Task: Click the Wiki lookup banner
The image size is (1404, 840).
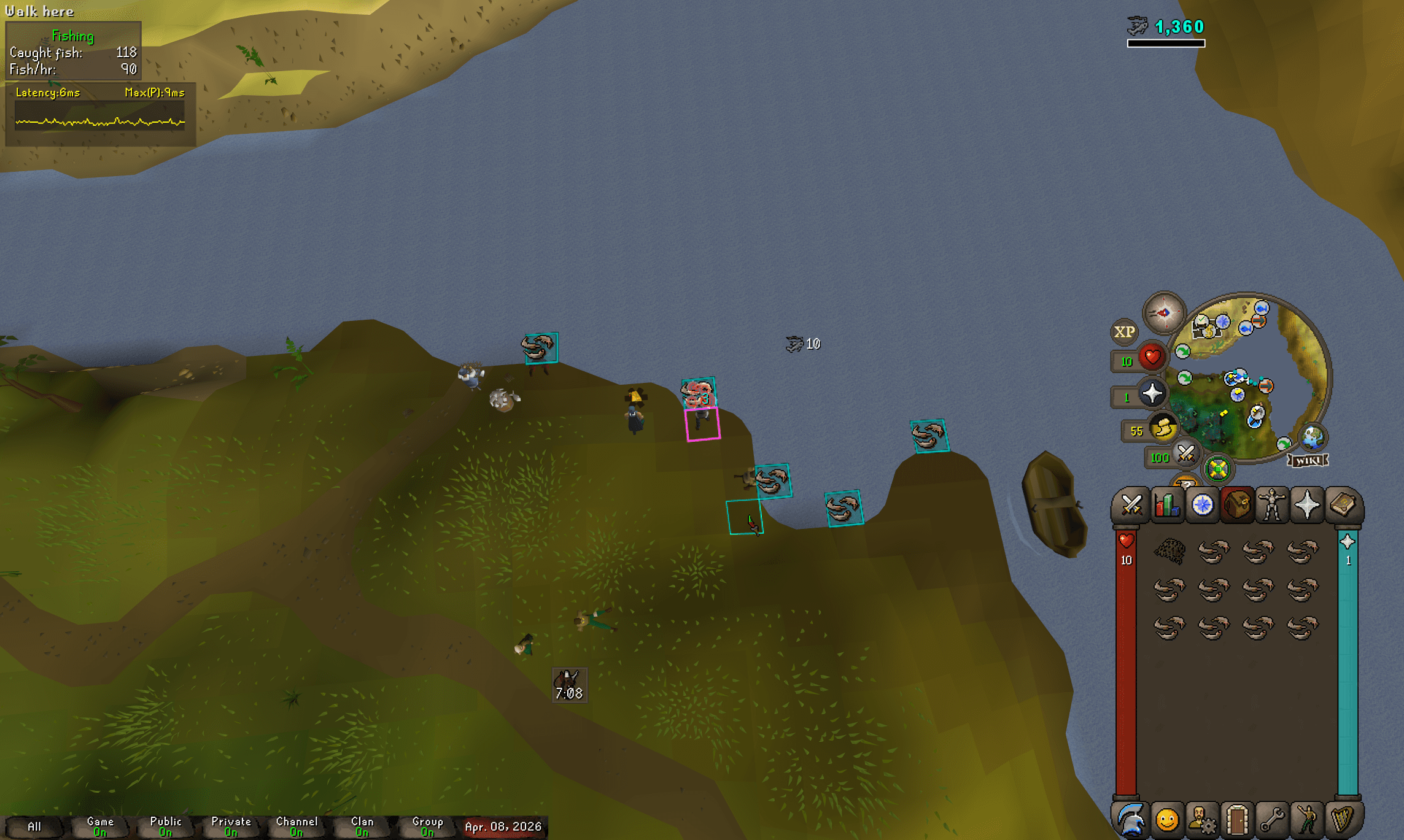Action: tap(1308, 460)
